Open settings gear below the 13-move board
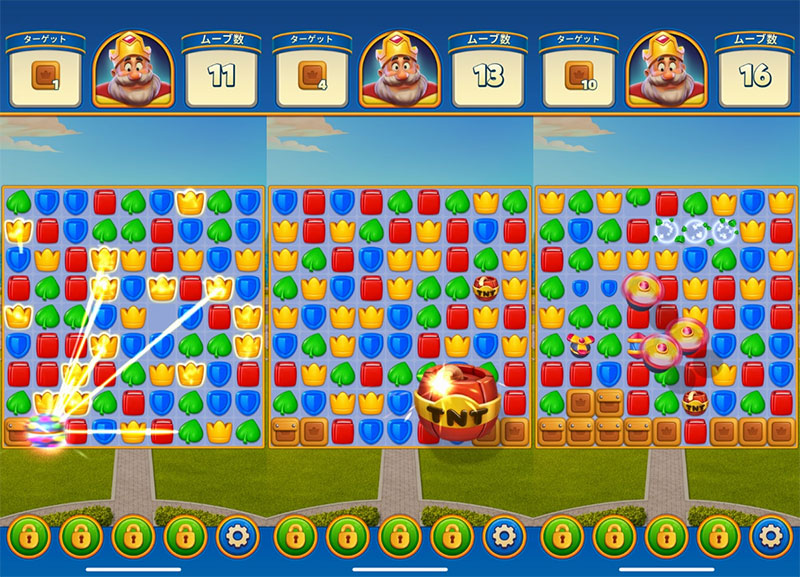Image resolution: width=800 pixels, height=577 pixels. click(x=504, y=537)
